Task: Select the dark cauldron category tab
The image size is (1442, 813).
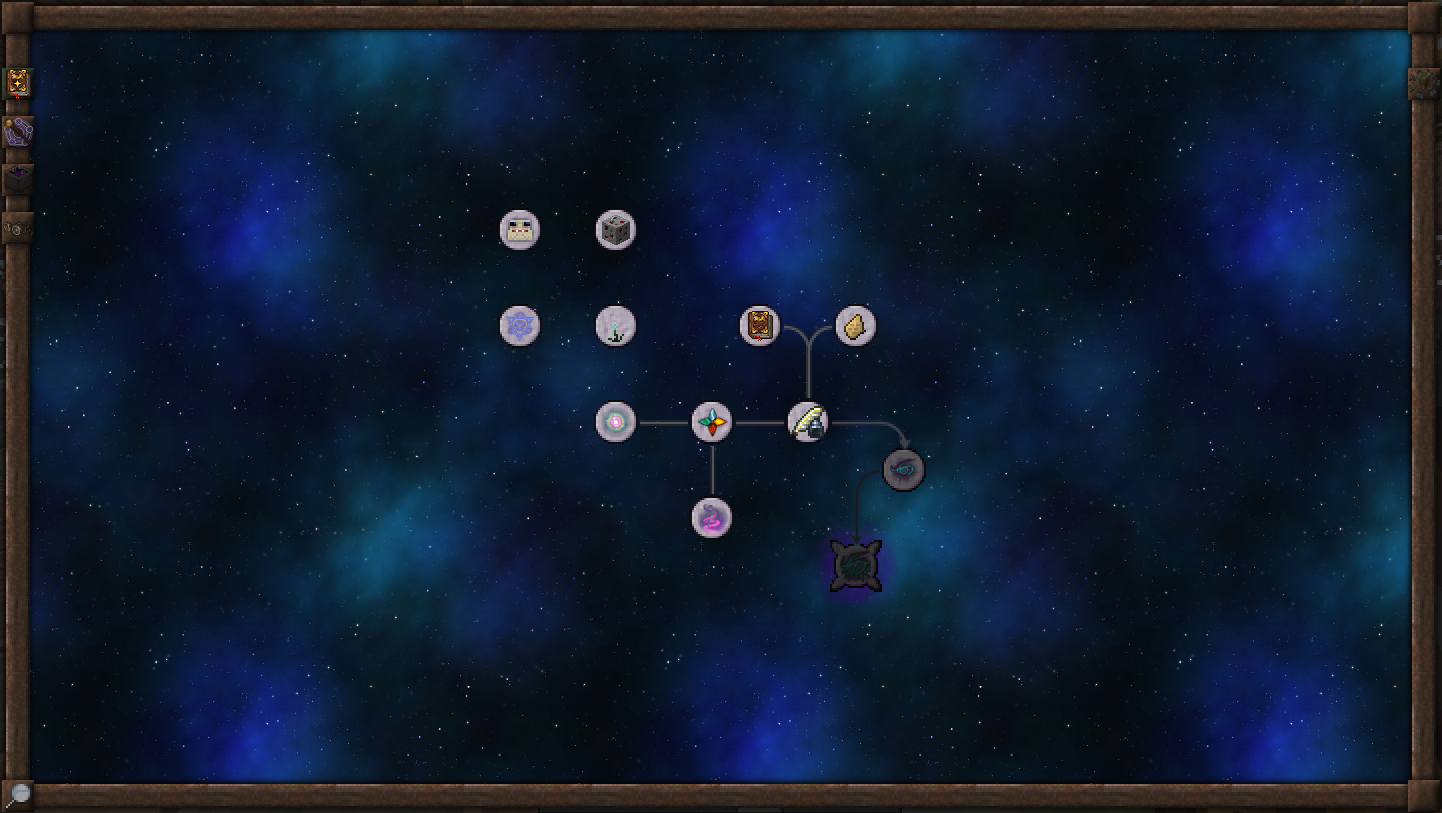Action: click(18, 179)
